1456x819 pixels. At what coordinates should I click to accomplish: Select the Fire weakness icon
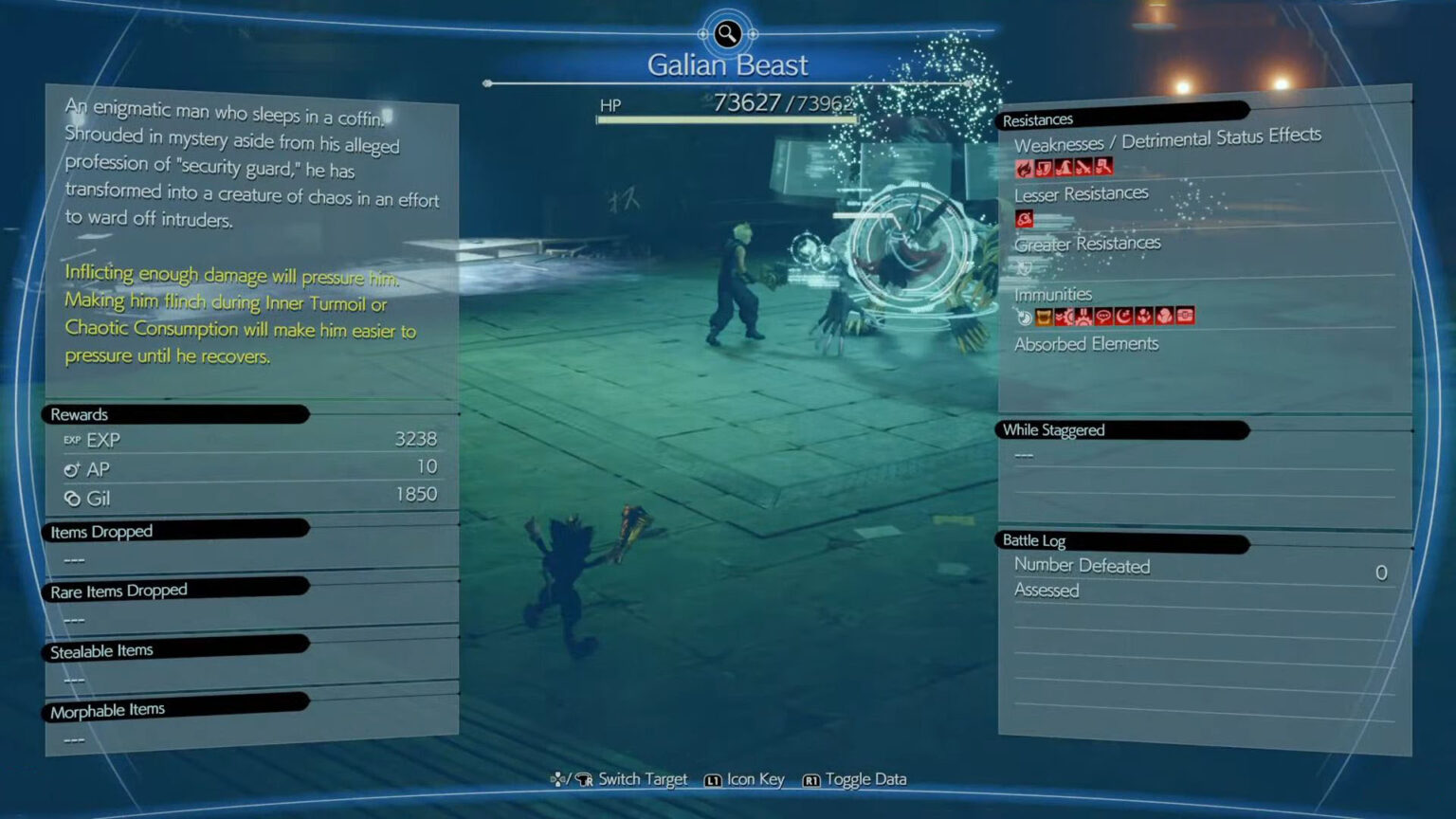coord(1024,169)
